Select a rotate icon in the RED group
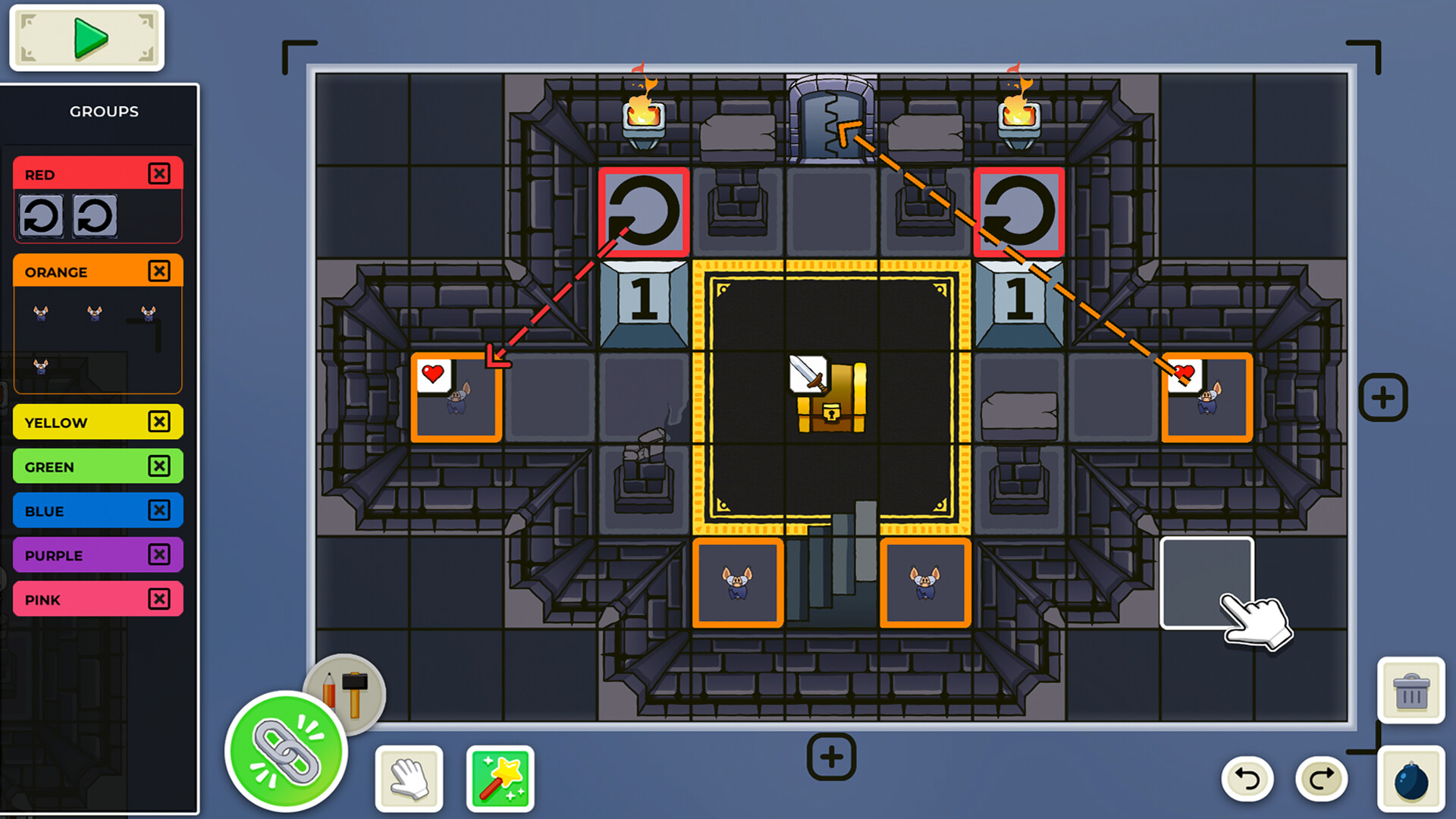The image size is (1456, 819). pyautogui.click(x=42, y=215)
